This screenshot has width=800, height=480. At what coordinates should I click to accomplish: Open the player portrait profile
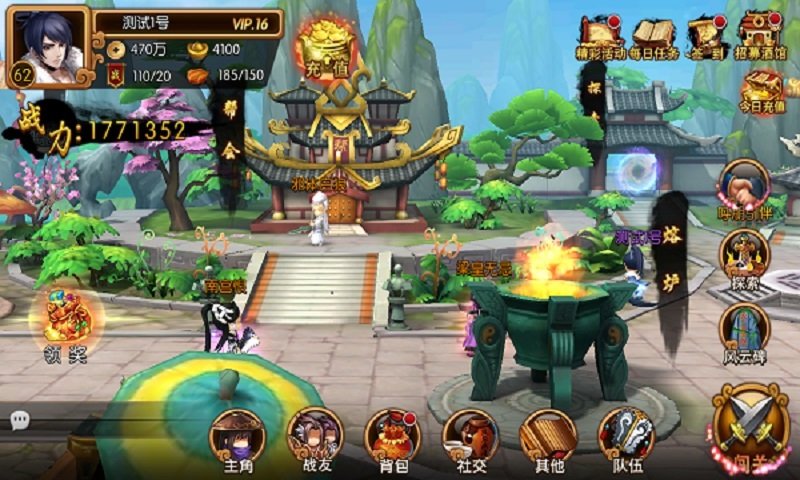[46, 40]
